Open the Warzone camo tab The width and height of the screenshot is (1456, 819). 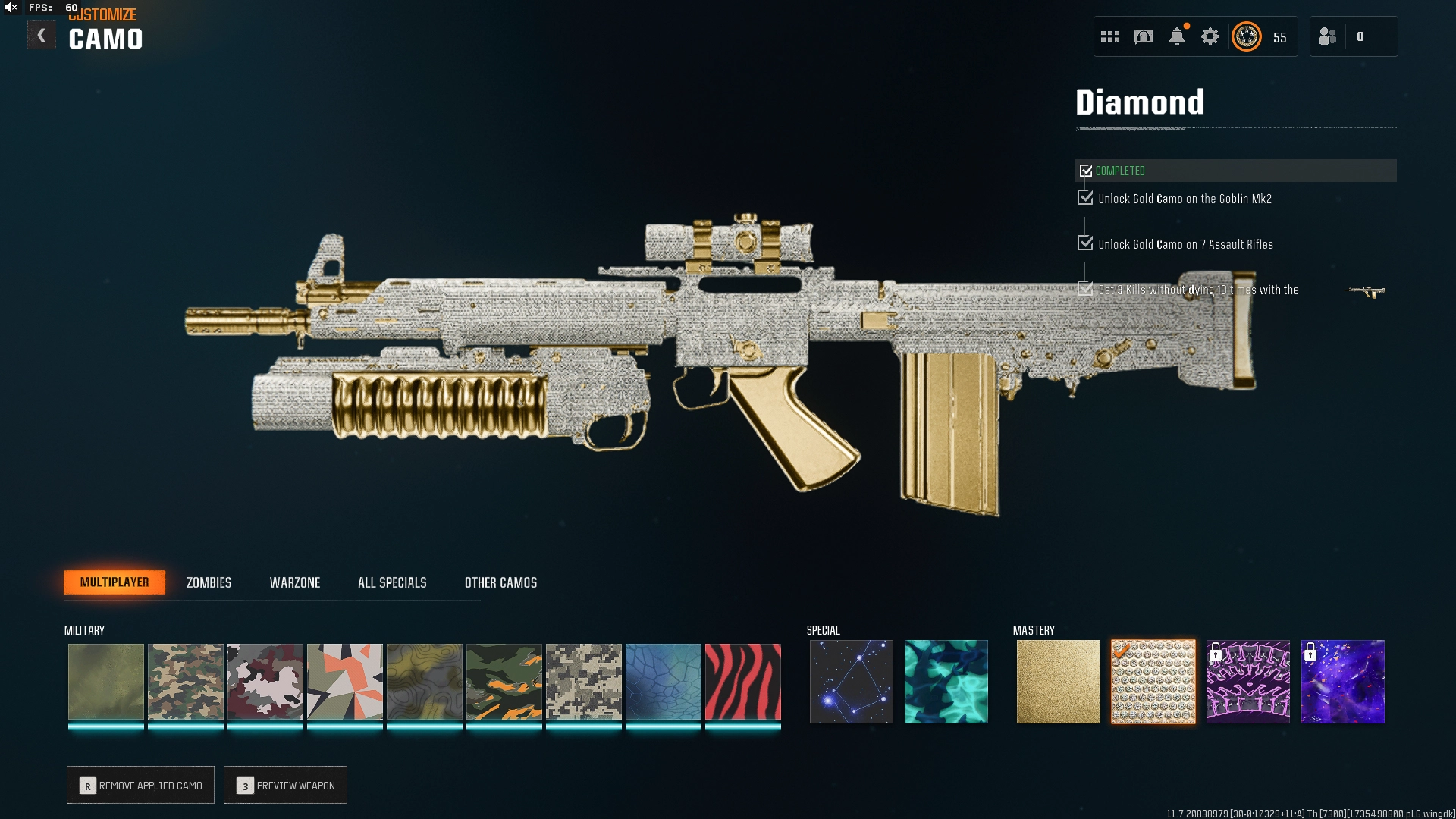pos(295,582)
